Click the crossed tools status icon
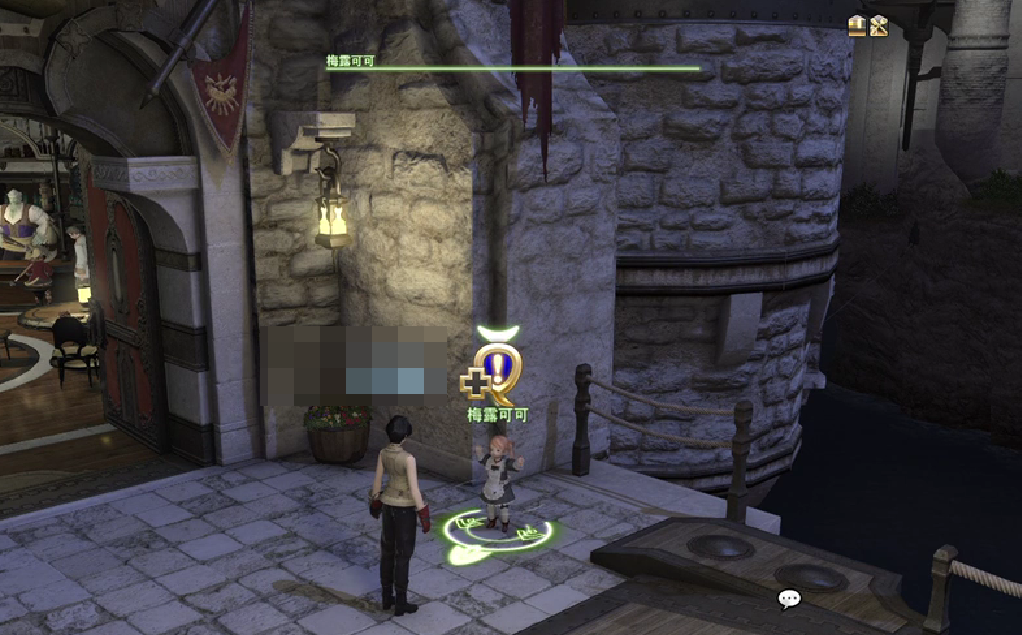The height and width of the screenshot is (635, 1022). point(879,26)
